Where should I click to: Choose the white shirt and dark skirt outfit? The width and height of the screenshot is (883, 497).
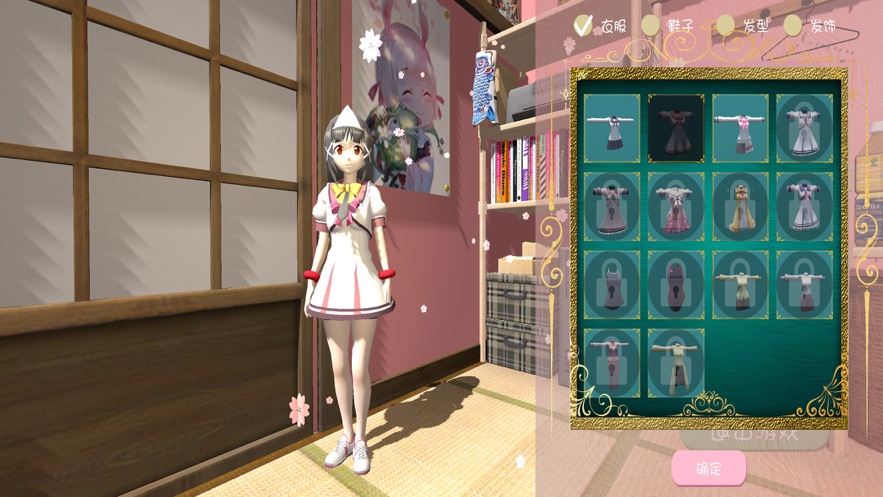tap(612, 128)
